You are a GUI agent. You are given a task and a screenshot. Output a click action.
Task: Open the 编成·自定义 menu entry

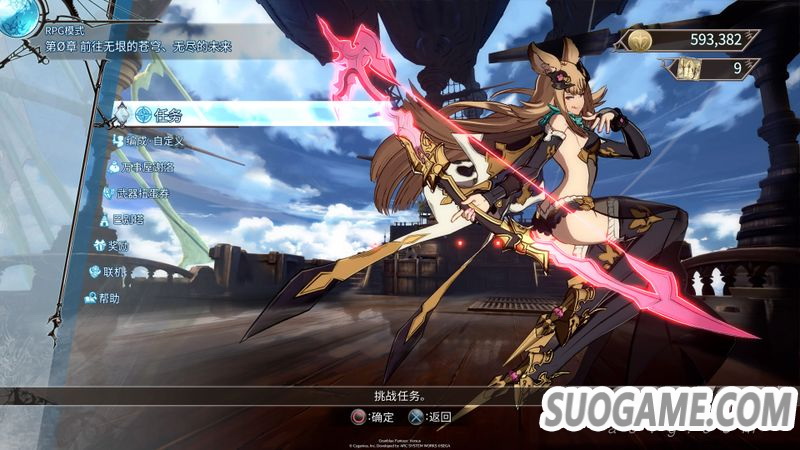coord(156,141)
